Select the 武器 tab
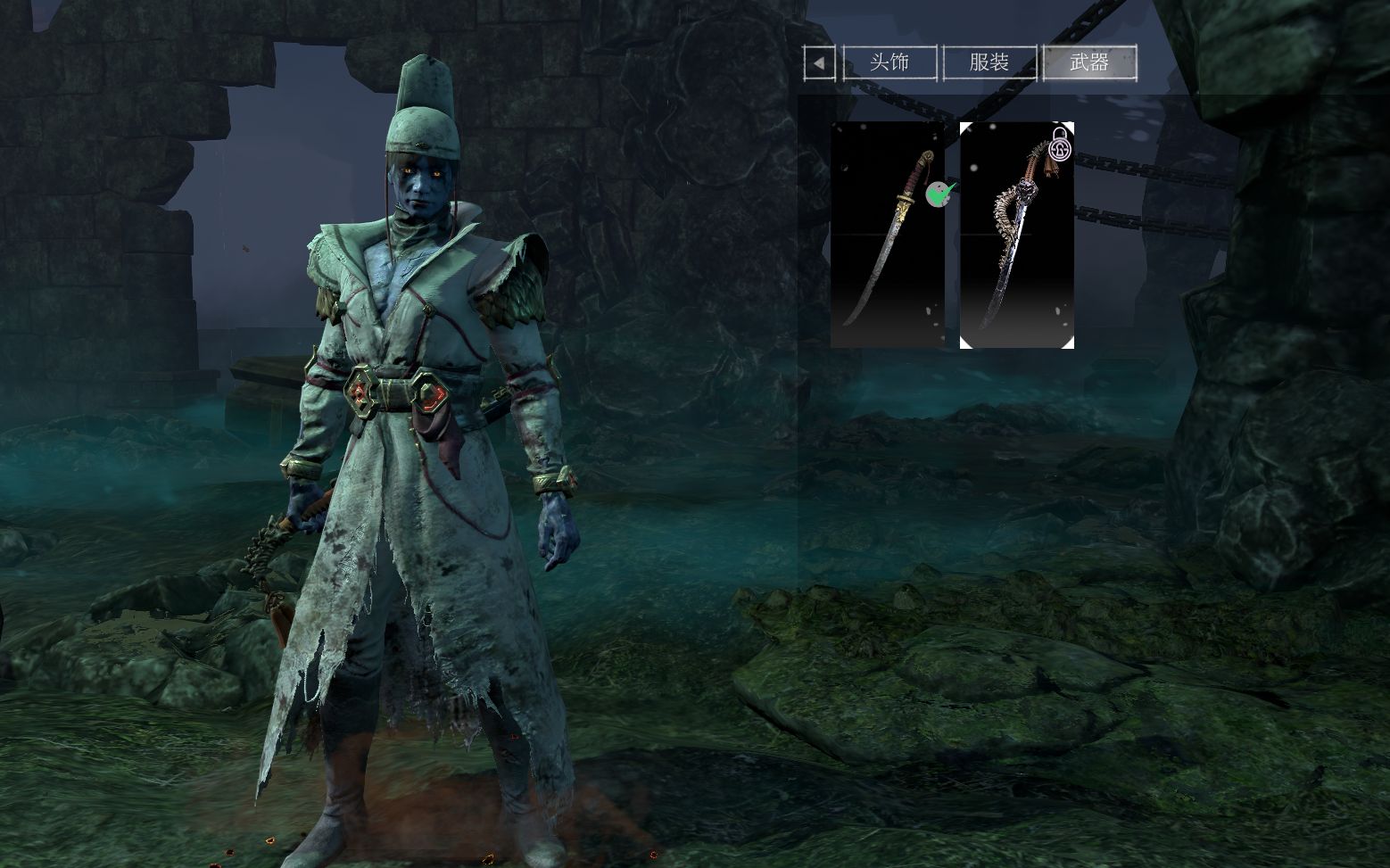The image size is (1390, 868). coord(1088,62)
